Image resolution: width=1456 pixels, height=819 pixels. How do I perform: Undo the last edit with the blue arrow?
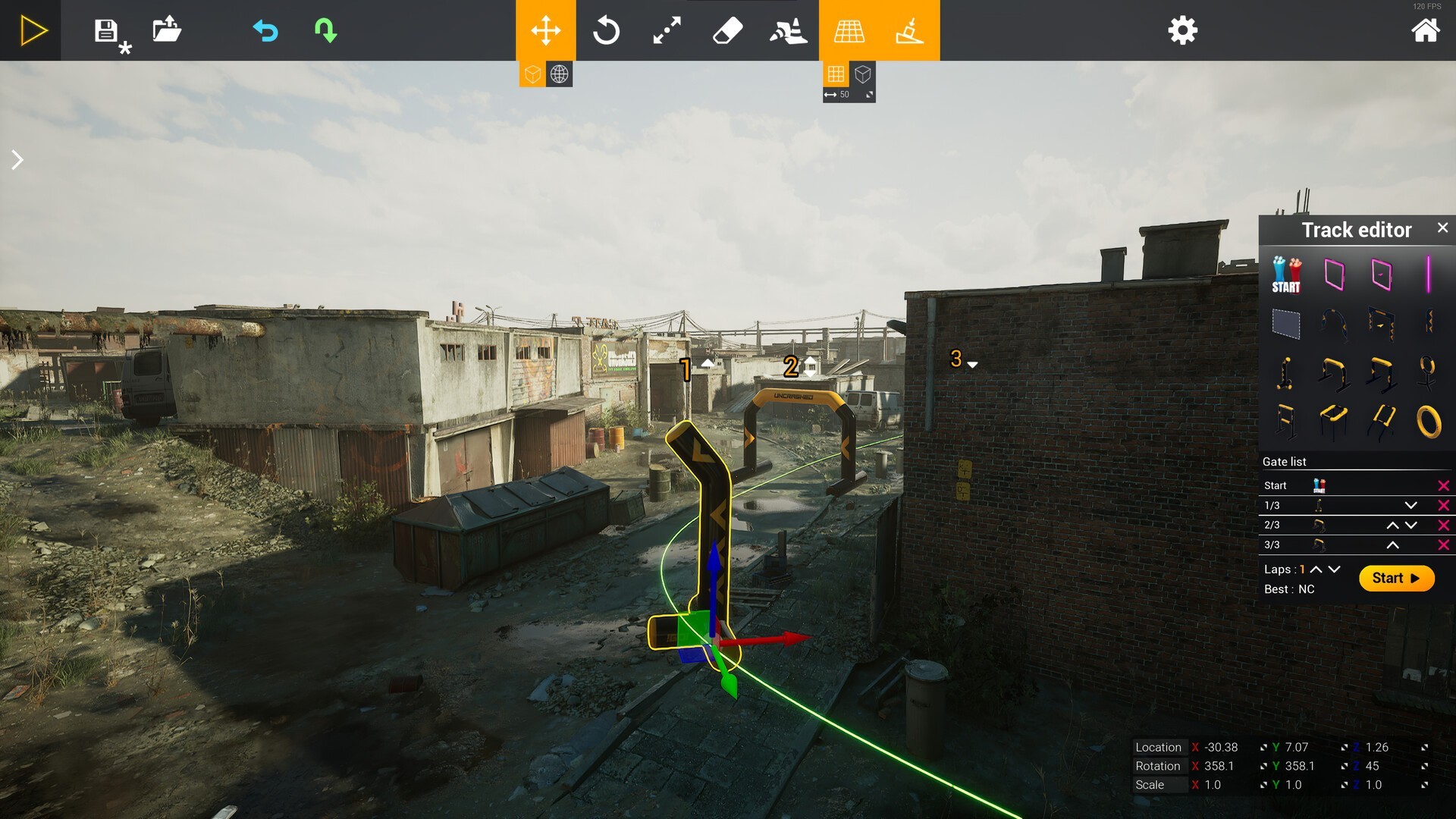(265, 31)
